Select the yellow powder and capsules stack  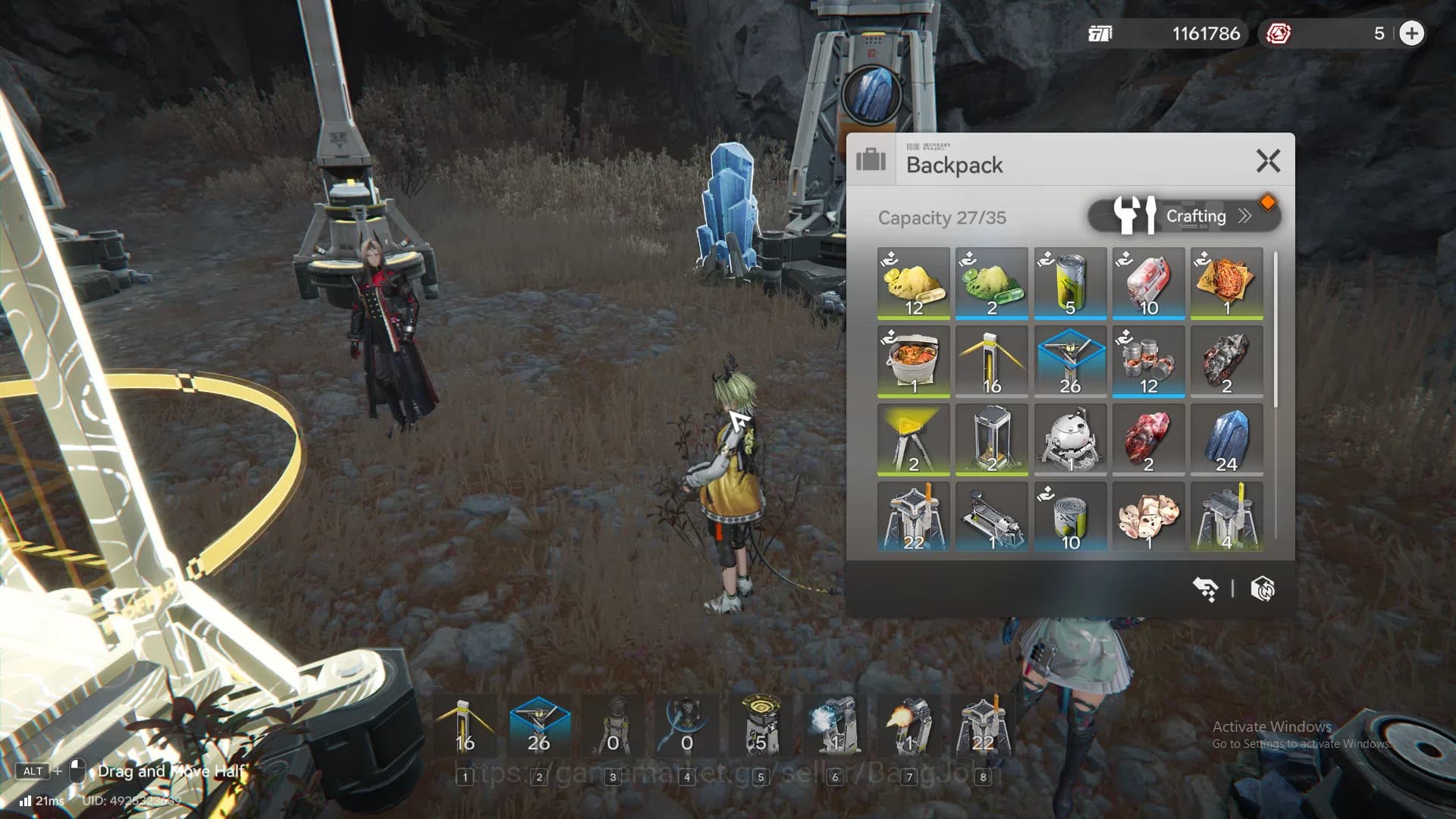click(913, 283)
